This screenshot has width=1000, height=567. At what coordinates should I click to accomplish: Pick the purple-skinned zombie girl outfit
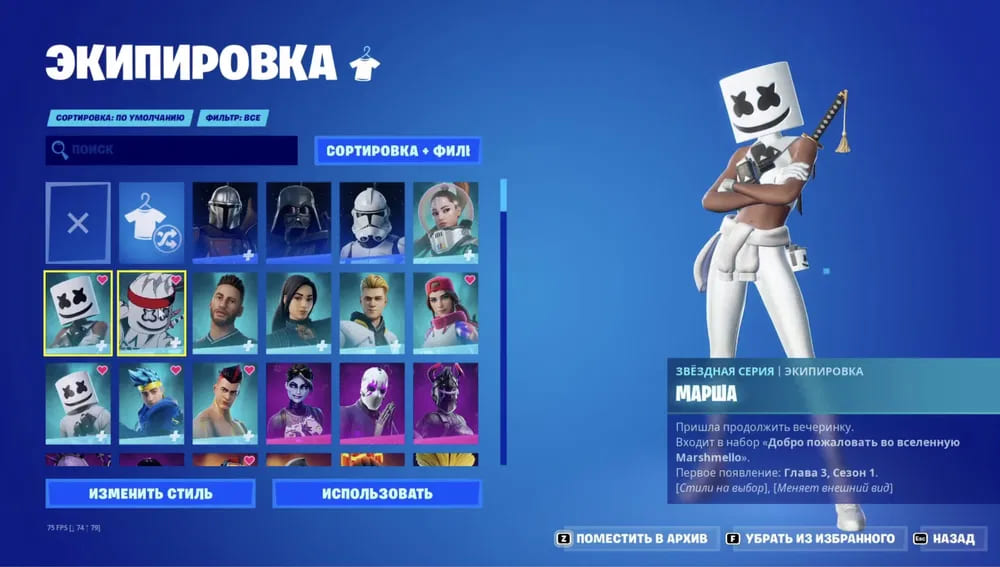pyautogui.click(x=298, y=403)
